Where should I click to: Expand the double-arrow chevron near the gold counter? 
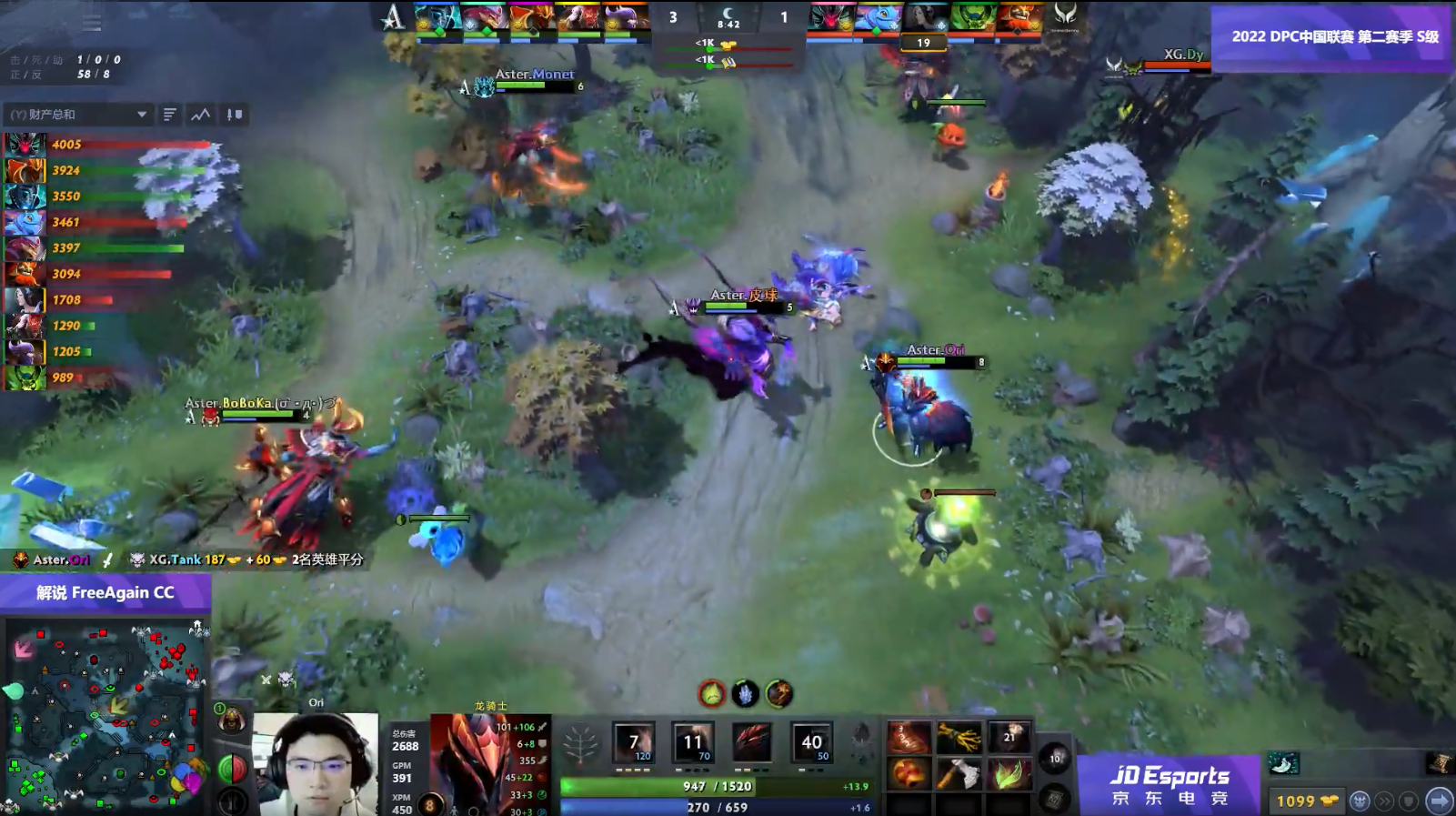(1384, 801)
